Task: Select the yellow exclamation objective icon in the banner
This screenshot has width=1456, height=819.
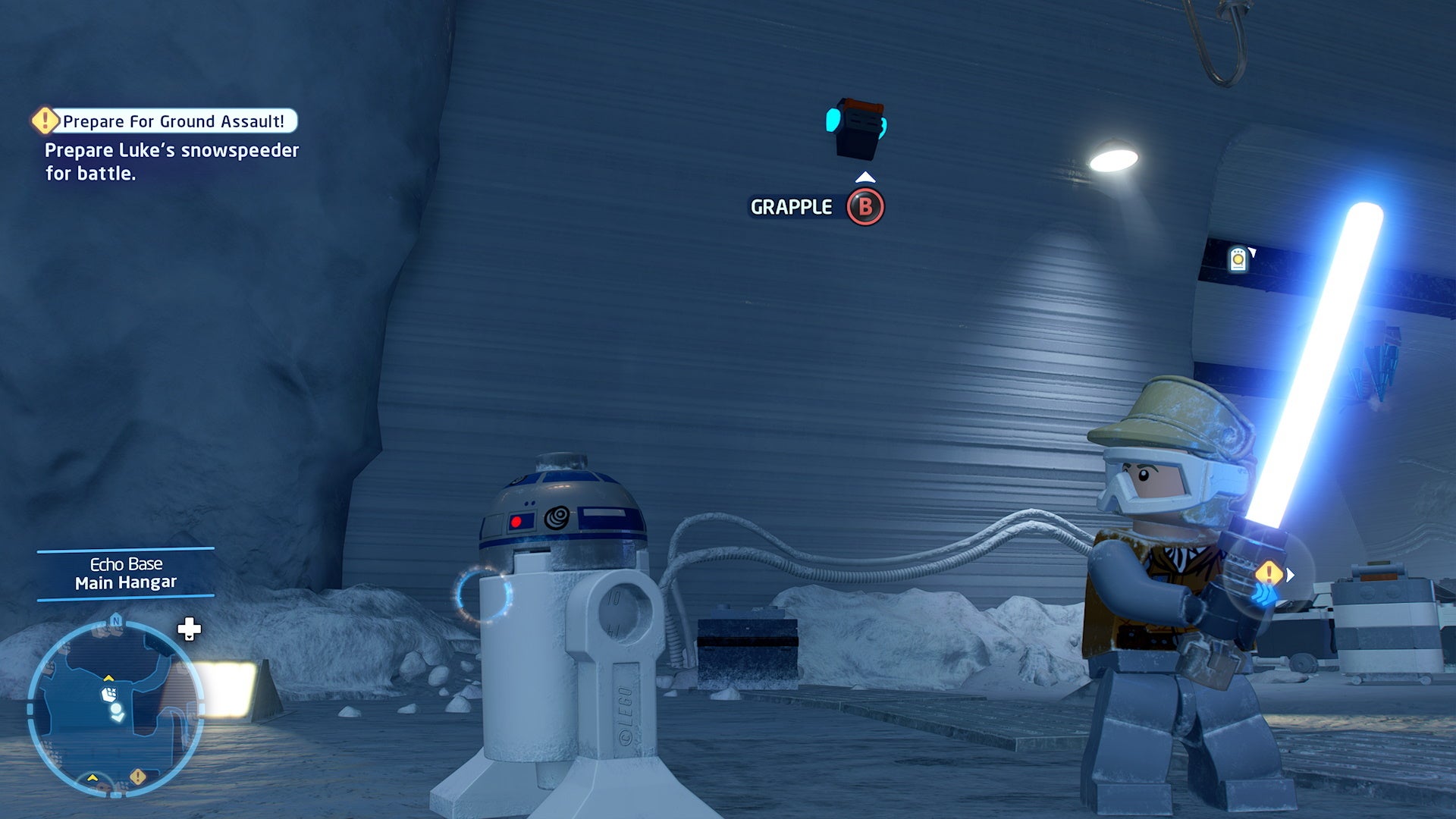Action: (x=43, y=120)
